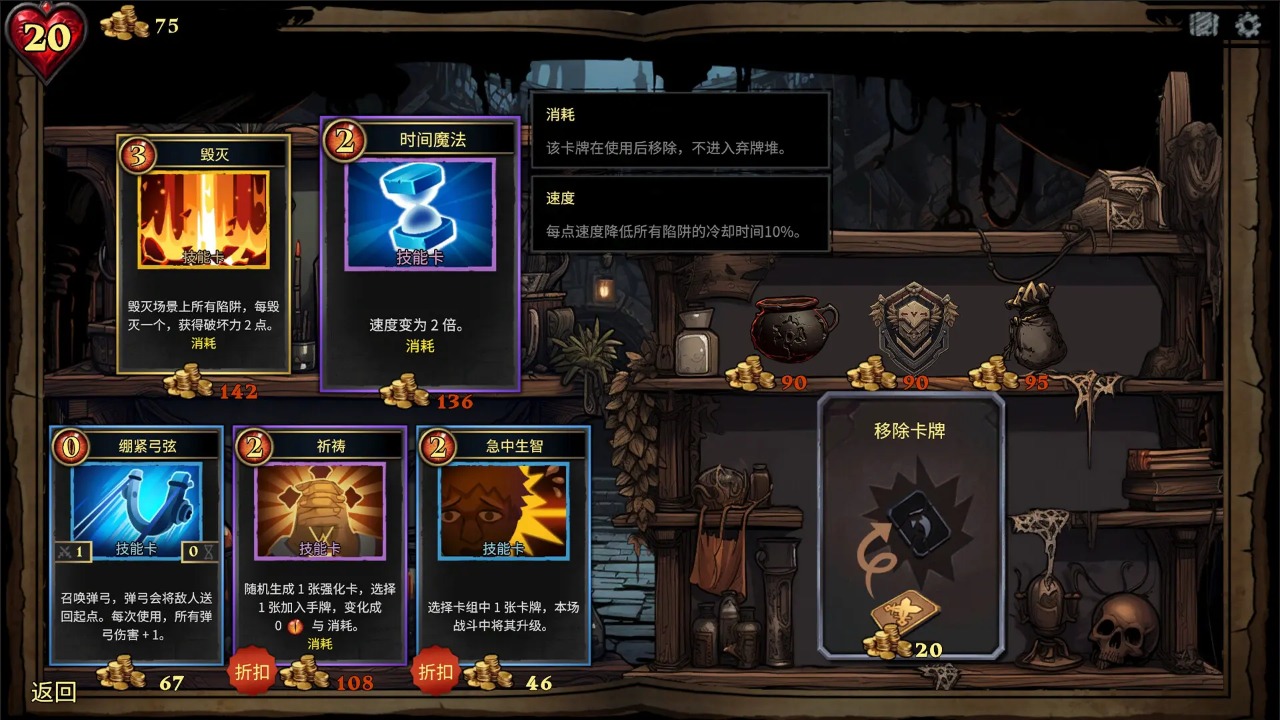The image size is (1280, 720).
Task: Buy the 毁灭 skill card
Action: [x=204, y=254]
